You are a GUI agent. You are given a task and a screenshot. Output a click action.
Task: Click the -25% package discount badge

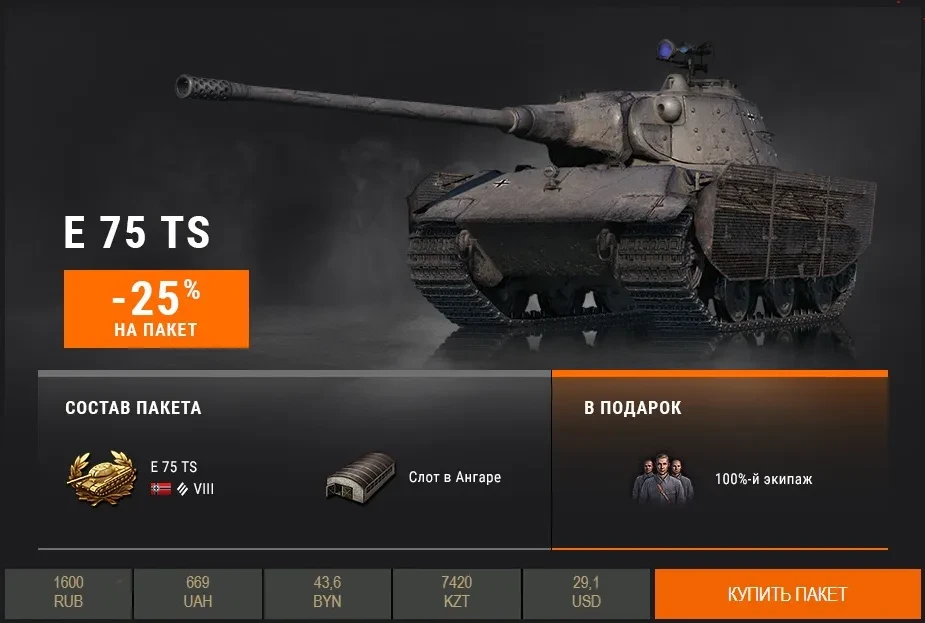click(156, 308)
